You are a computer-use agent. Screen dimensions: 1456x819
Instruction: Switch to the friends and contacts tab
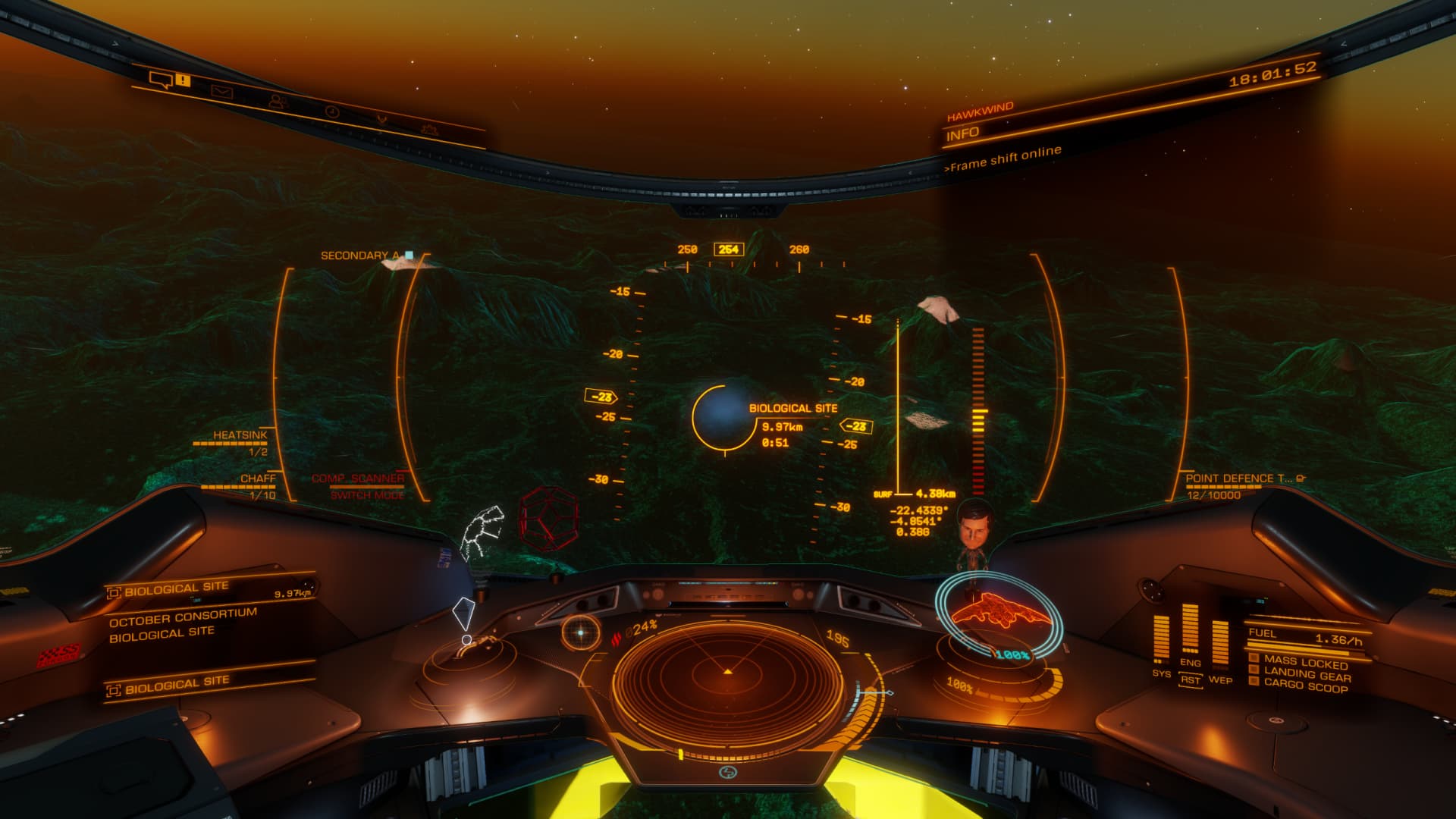tap(276, 101)
